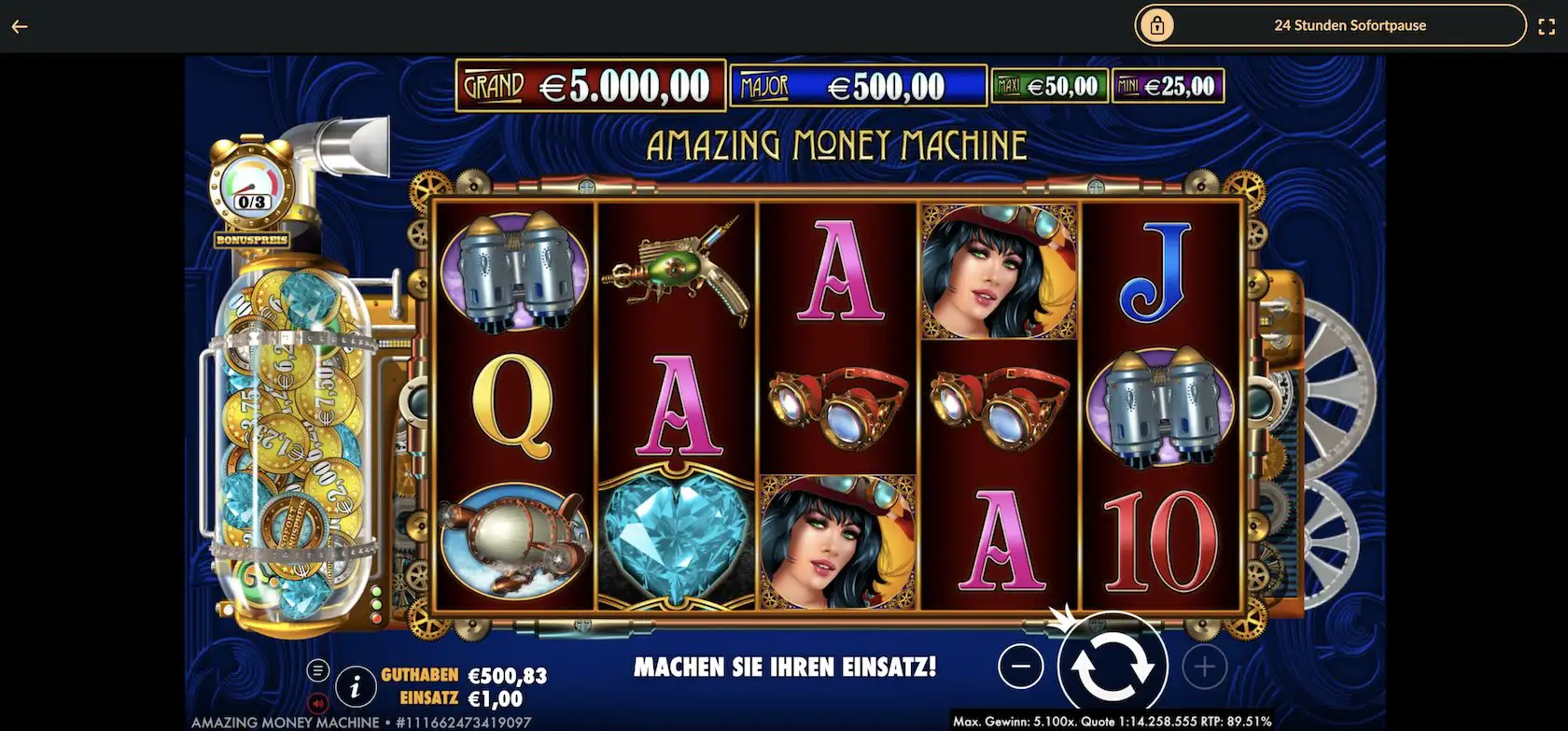Click the back arrow in the top-left
The height and width of the screenshot is (731, 1568).
tap(18, 25)
